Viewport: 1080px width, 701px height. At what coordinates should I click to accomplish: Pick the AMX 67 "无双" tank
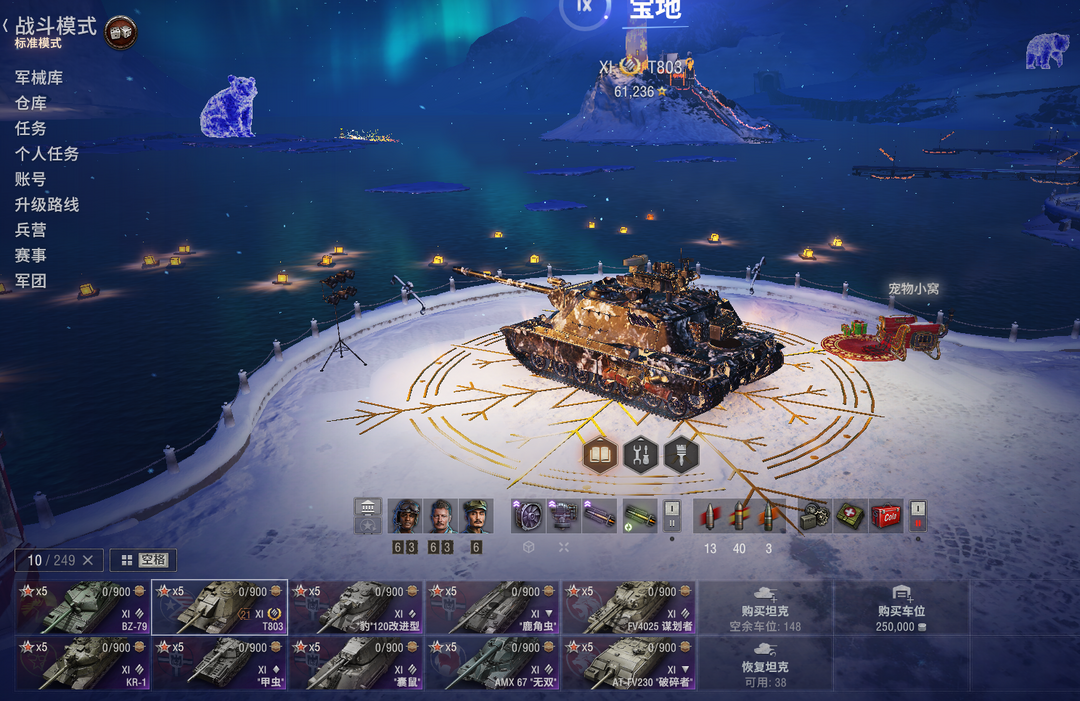(x=493, y=662)
